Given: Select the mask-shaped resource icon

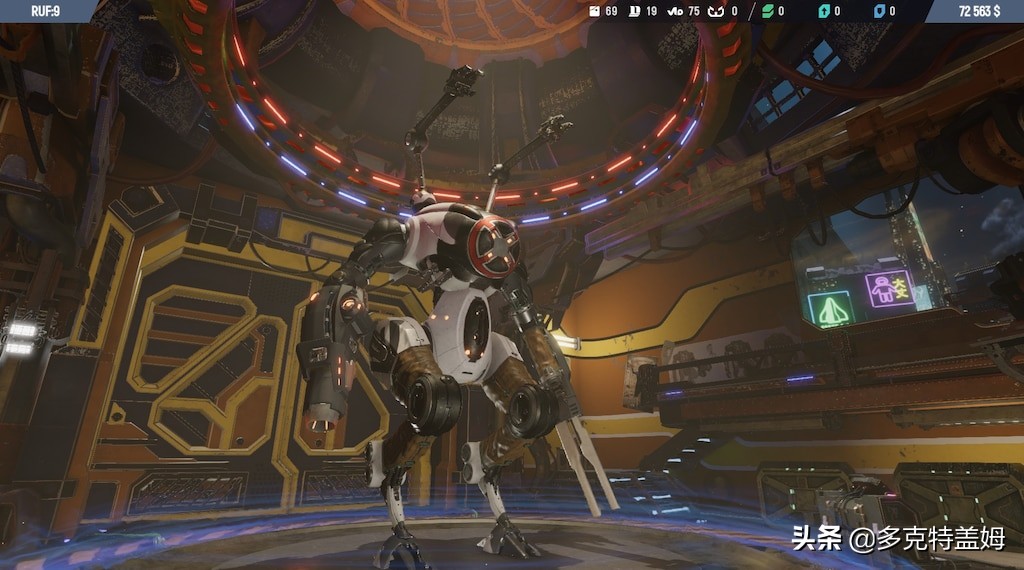Looking at the screenshot, I should click(714, 11).
